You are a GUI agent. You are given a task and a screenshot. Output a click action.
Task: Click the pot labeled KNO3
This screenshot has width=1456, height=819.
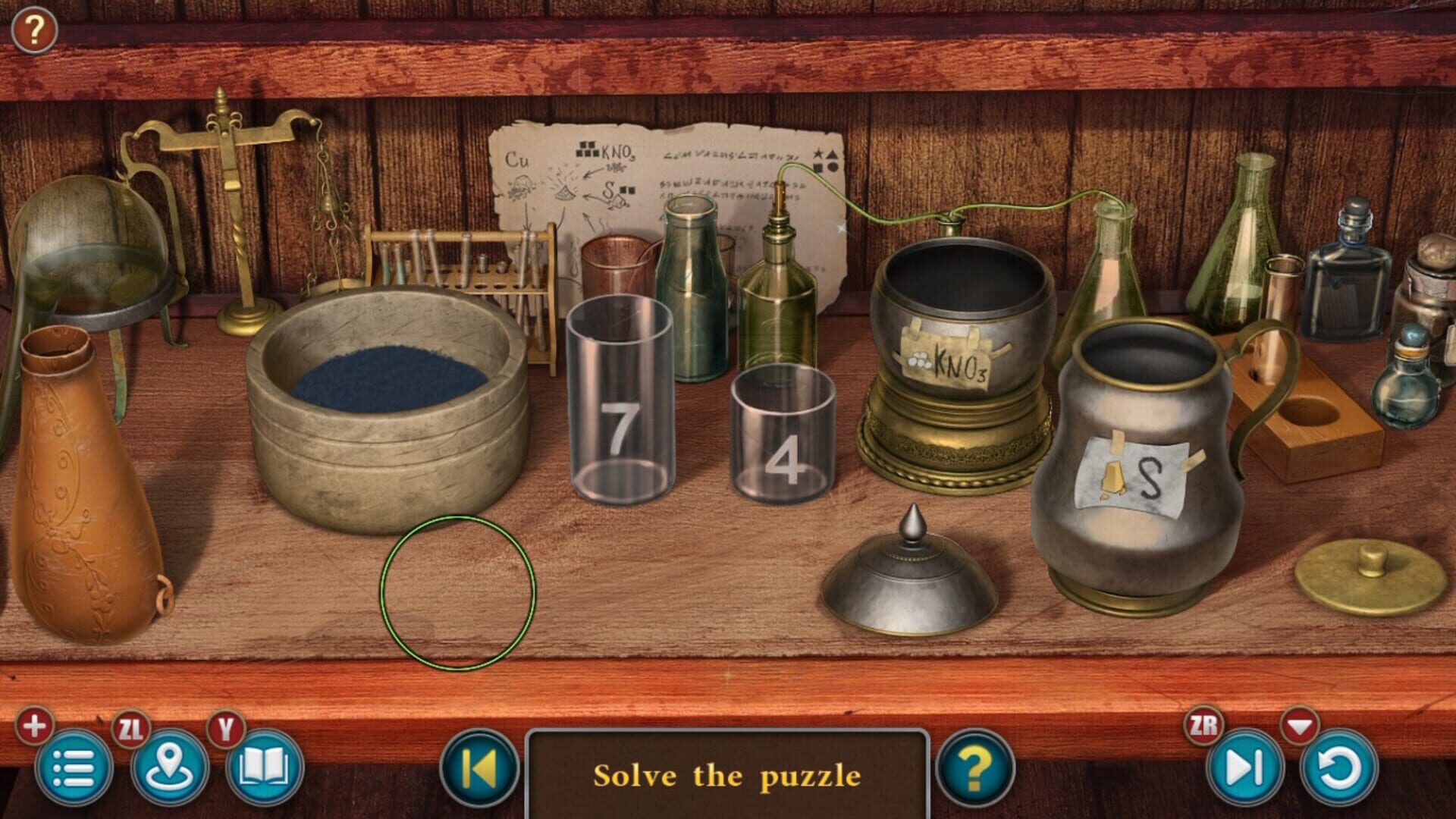click(962, 356)
